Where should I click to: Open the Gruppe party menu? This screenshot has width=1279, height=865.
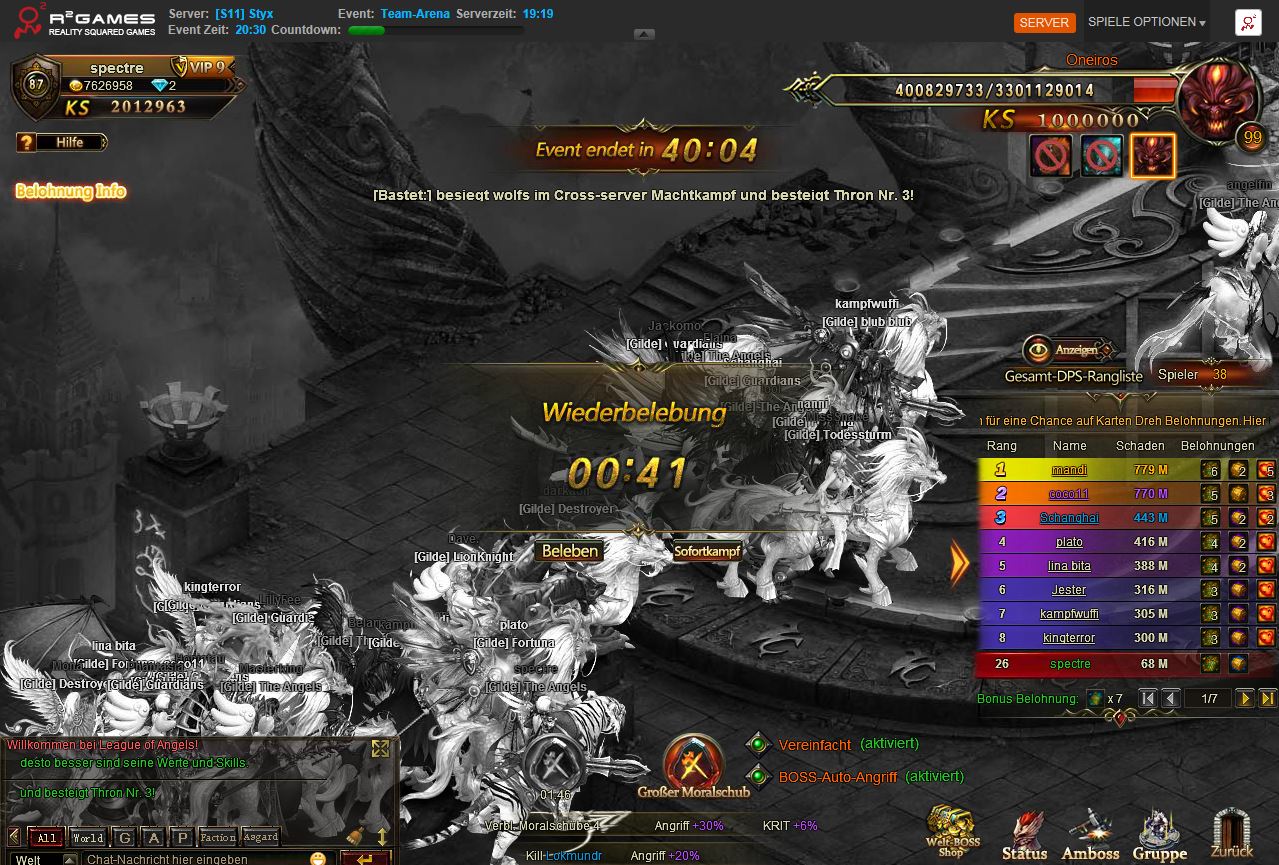tap(1160, 834)
